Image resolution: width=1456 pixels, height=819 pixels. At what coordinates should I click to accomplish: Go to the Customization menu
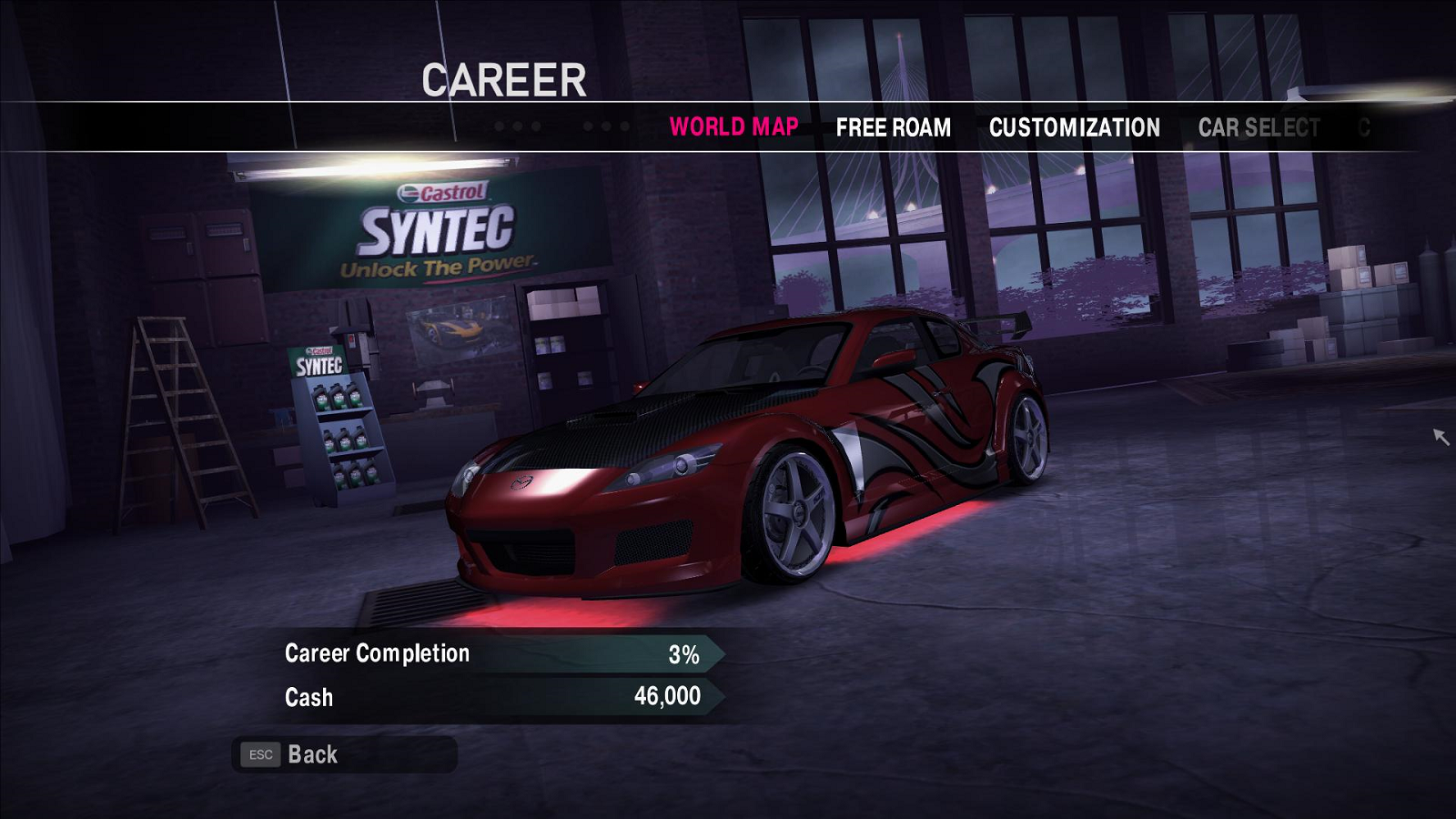pos(1074,127)
